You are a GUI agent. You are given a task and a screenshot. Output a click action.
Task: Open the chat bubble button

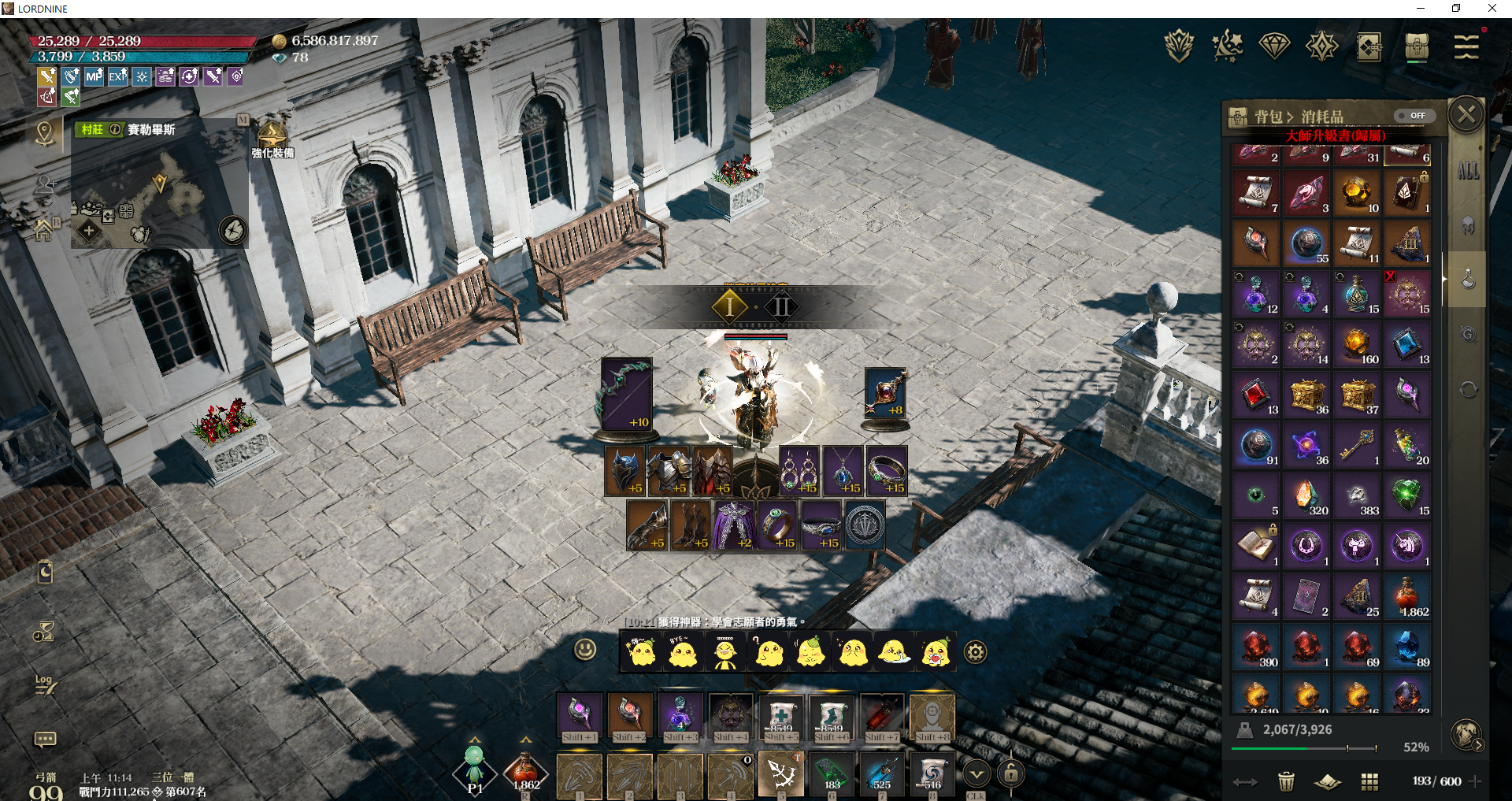point(45,739)
